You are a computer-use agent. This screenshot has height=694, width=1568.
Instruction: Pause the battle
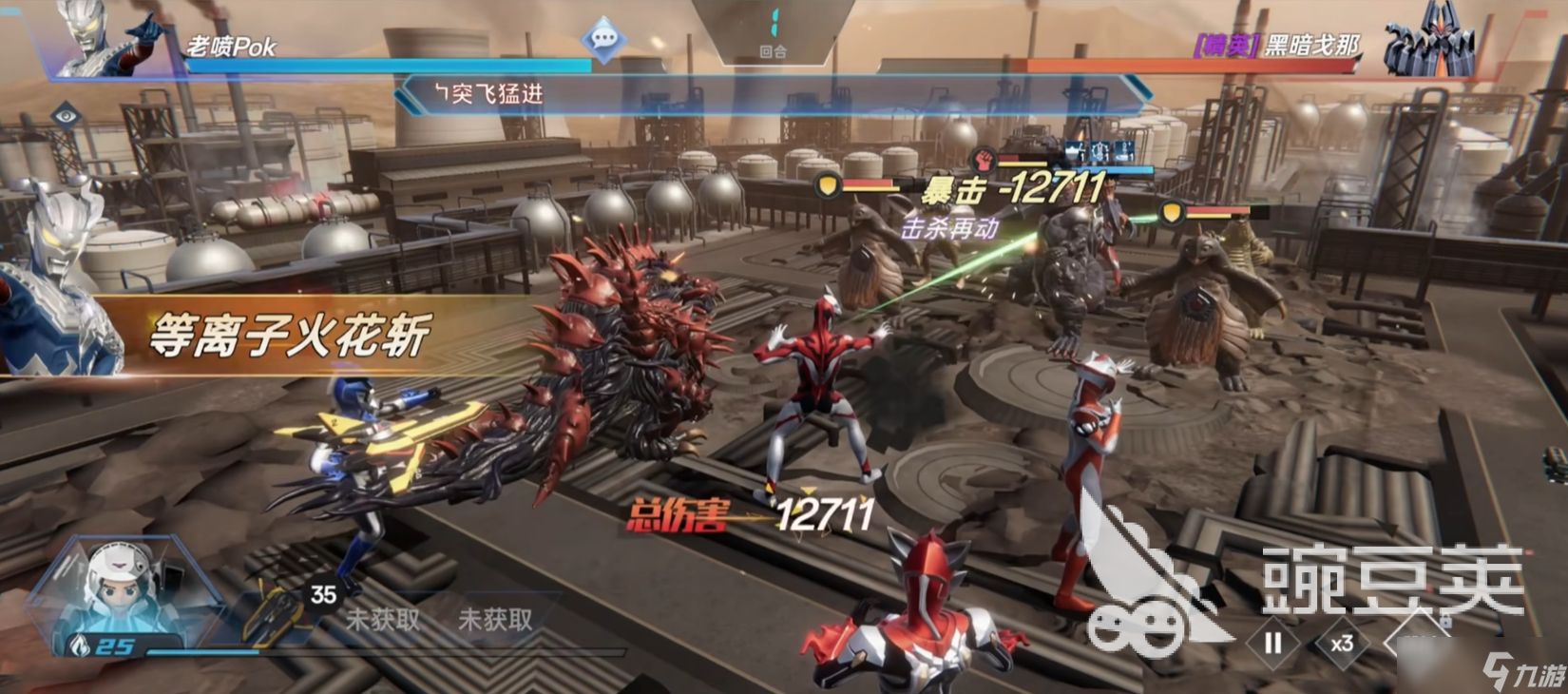[x=1272, y=644]
